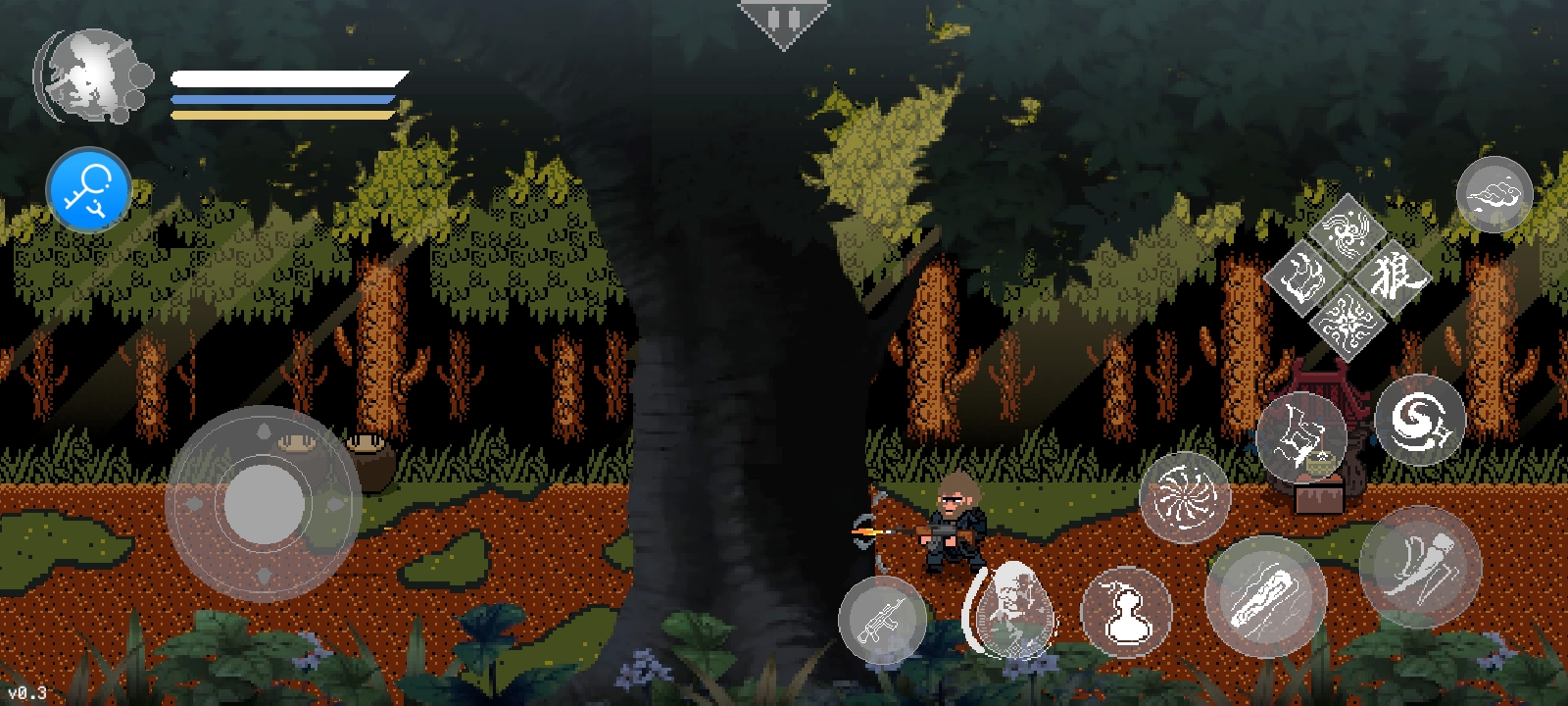Fire the assault rifle button
This screenshot has width=1568, height=706.
pyautogui.click(x=882, y=620)
